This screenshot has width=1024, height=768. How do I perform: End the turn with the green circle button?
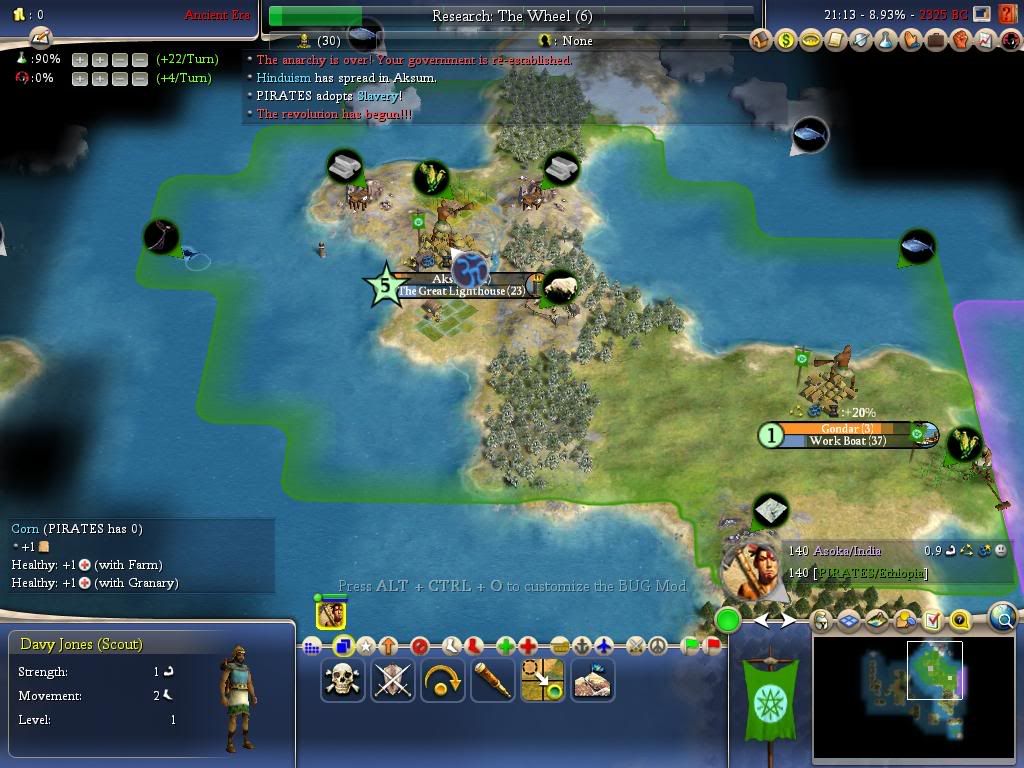(728, 621)
